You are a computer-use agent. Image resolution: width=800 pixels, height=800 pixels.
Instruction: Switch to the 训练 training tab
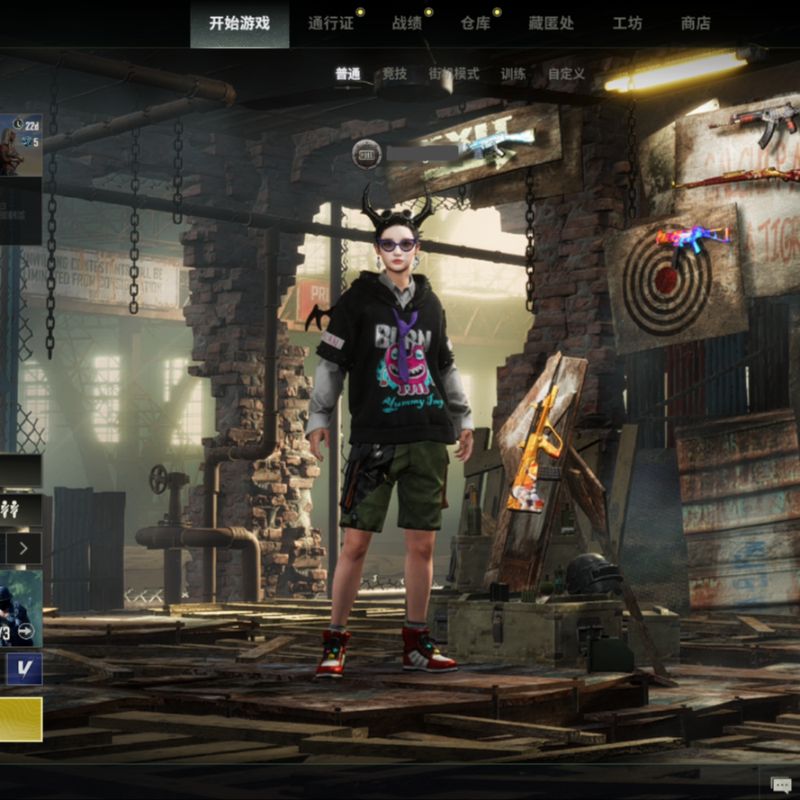coord(513,74)
